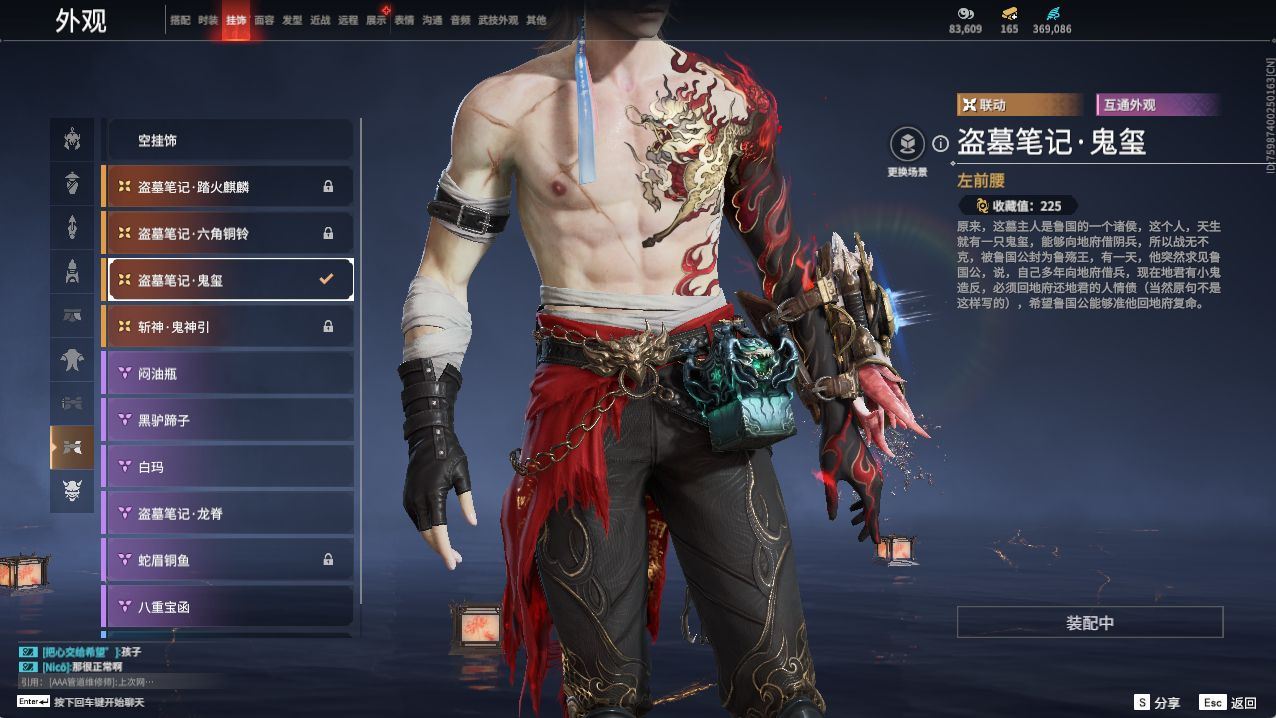This screenshot has height=718, width=1276.
Task: Open the 面容 tab
Action: point(264,20)
